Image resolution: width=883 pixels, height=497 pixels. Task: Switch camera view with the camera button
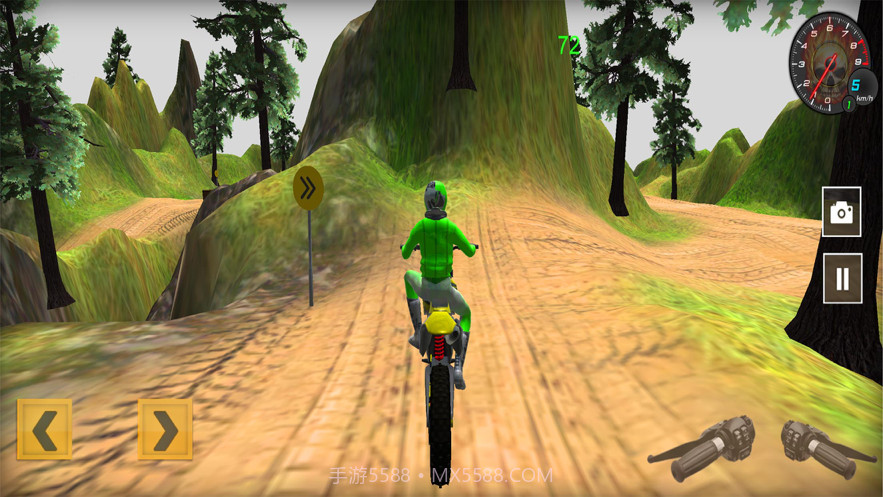842,212
